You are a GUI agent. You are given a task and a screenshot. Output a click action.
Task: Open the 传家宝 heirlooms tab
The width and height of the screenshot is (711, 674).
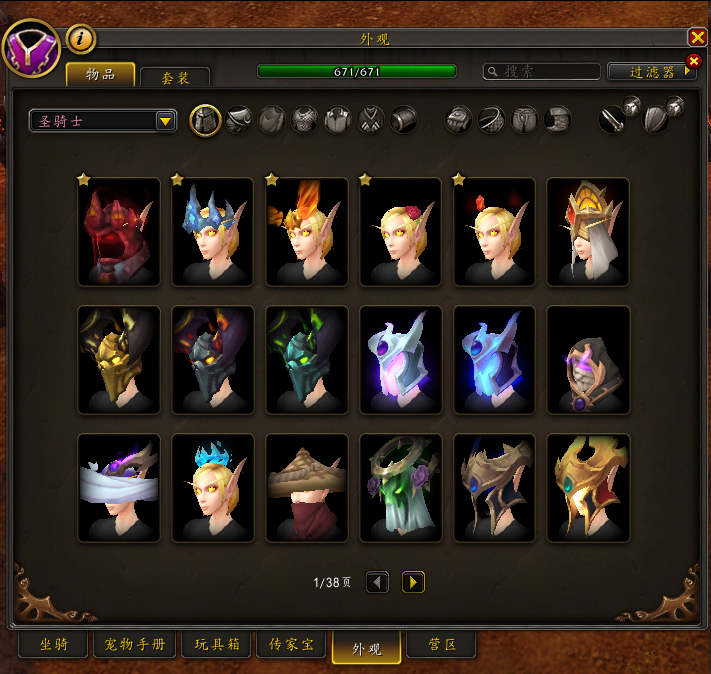(x=292, y=645)
